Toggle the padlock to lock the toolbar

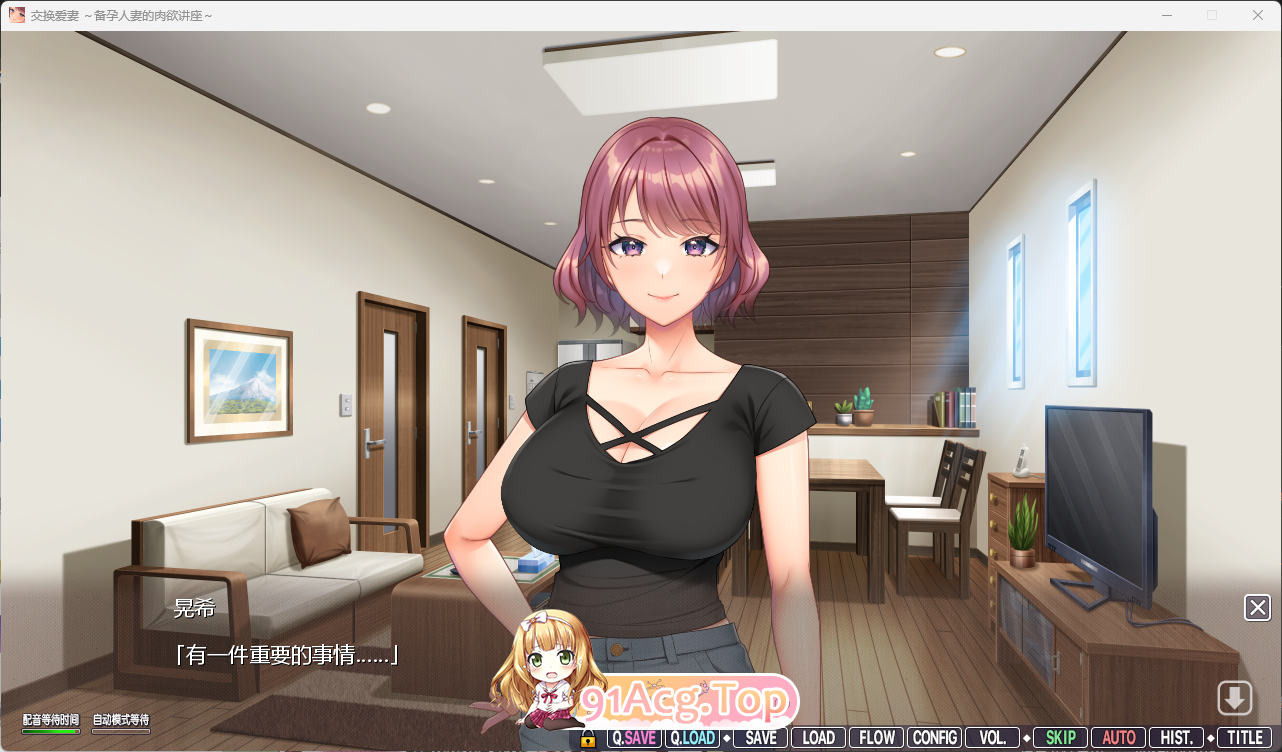(x=587, y=738)
